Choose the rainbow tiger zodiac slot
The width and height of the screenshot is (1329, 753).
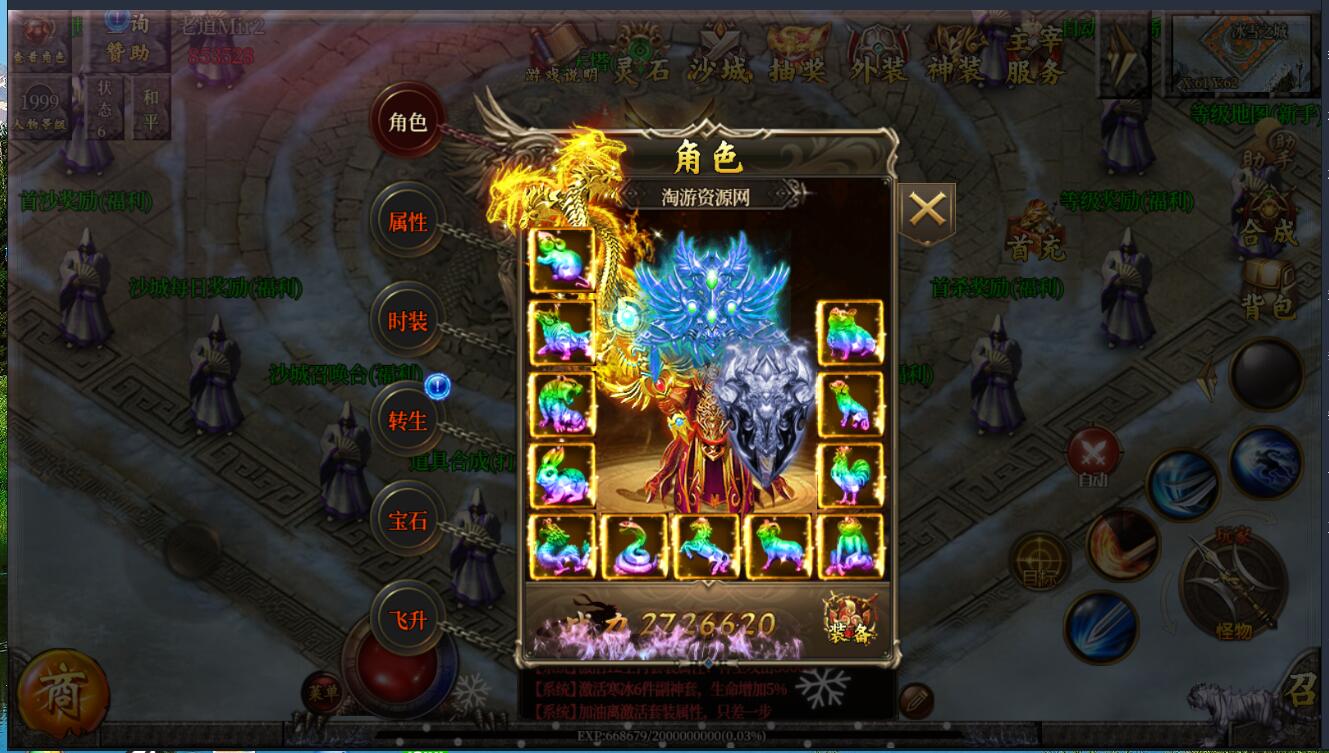562,404
